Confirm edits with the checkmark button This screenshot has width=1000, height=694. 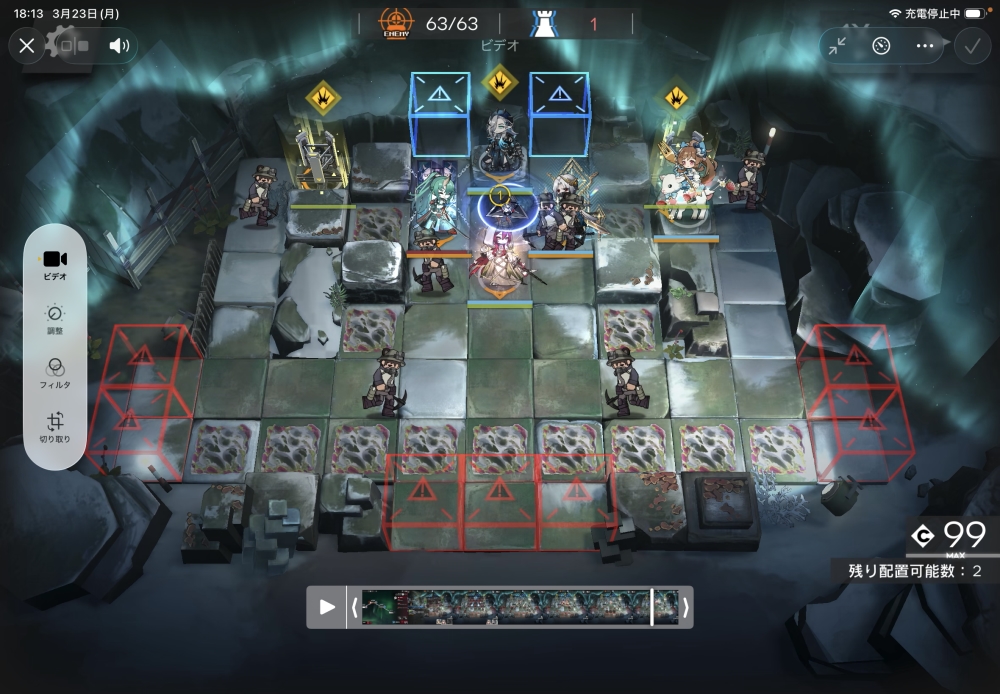(x=971, y=46)
